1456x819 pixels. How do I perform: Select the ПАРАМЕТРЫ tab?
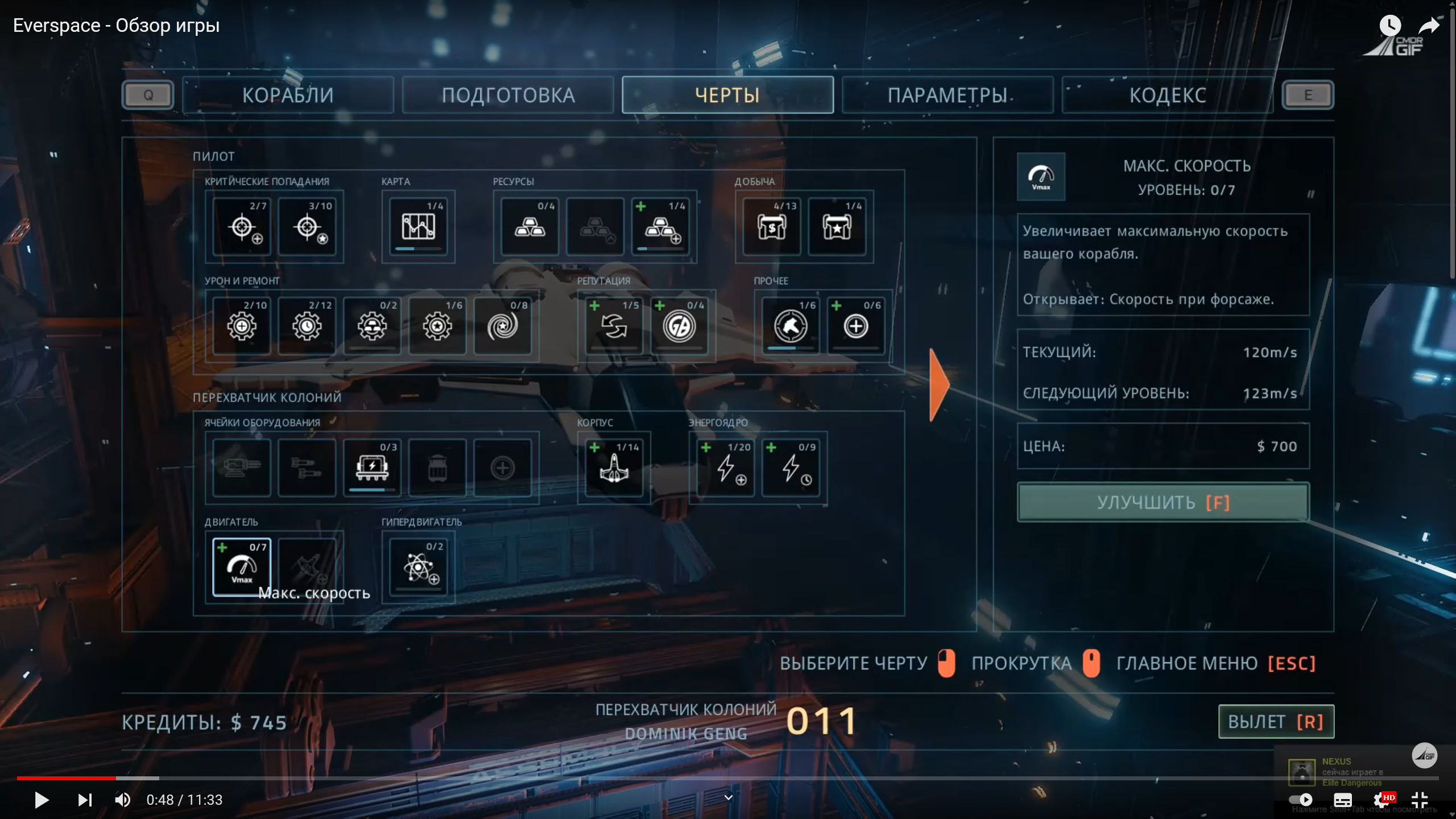pyautogui.click(x=948, y=95)
